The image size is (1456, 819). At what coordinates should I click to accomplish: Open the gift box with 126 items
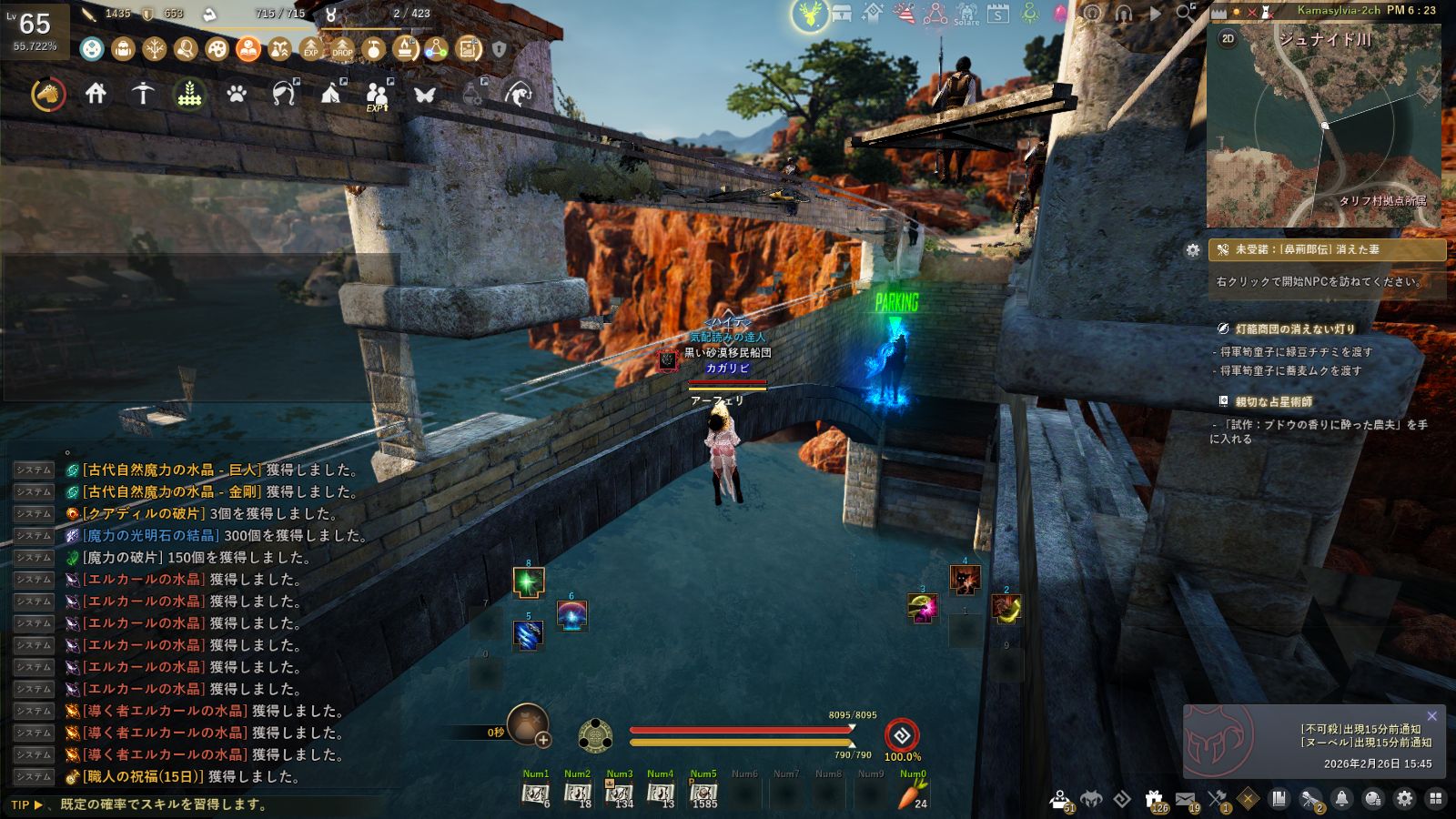[x=1154, y=799]
